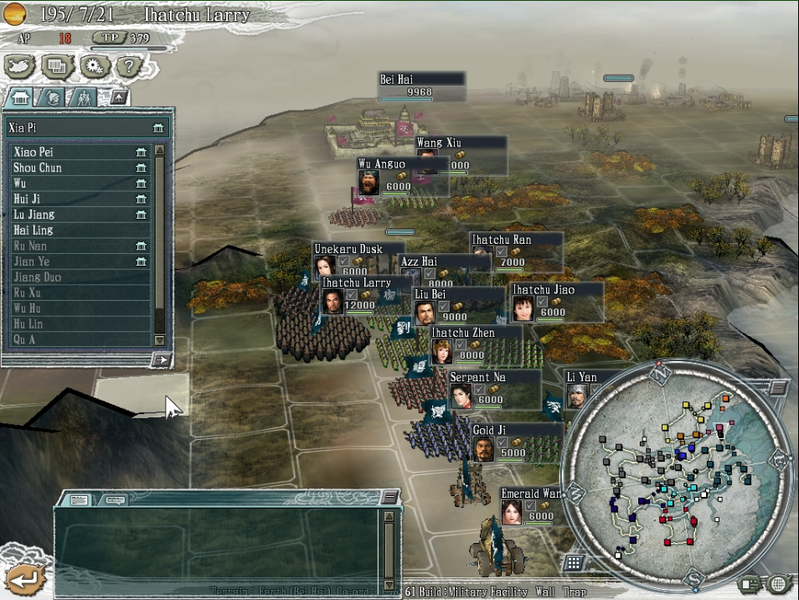The height and width of the screenshot is (600, 799).
Task: Click the arrow button below the city list
Action: [x=160, y=360]
